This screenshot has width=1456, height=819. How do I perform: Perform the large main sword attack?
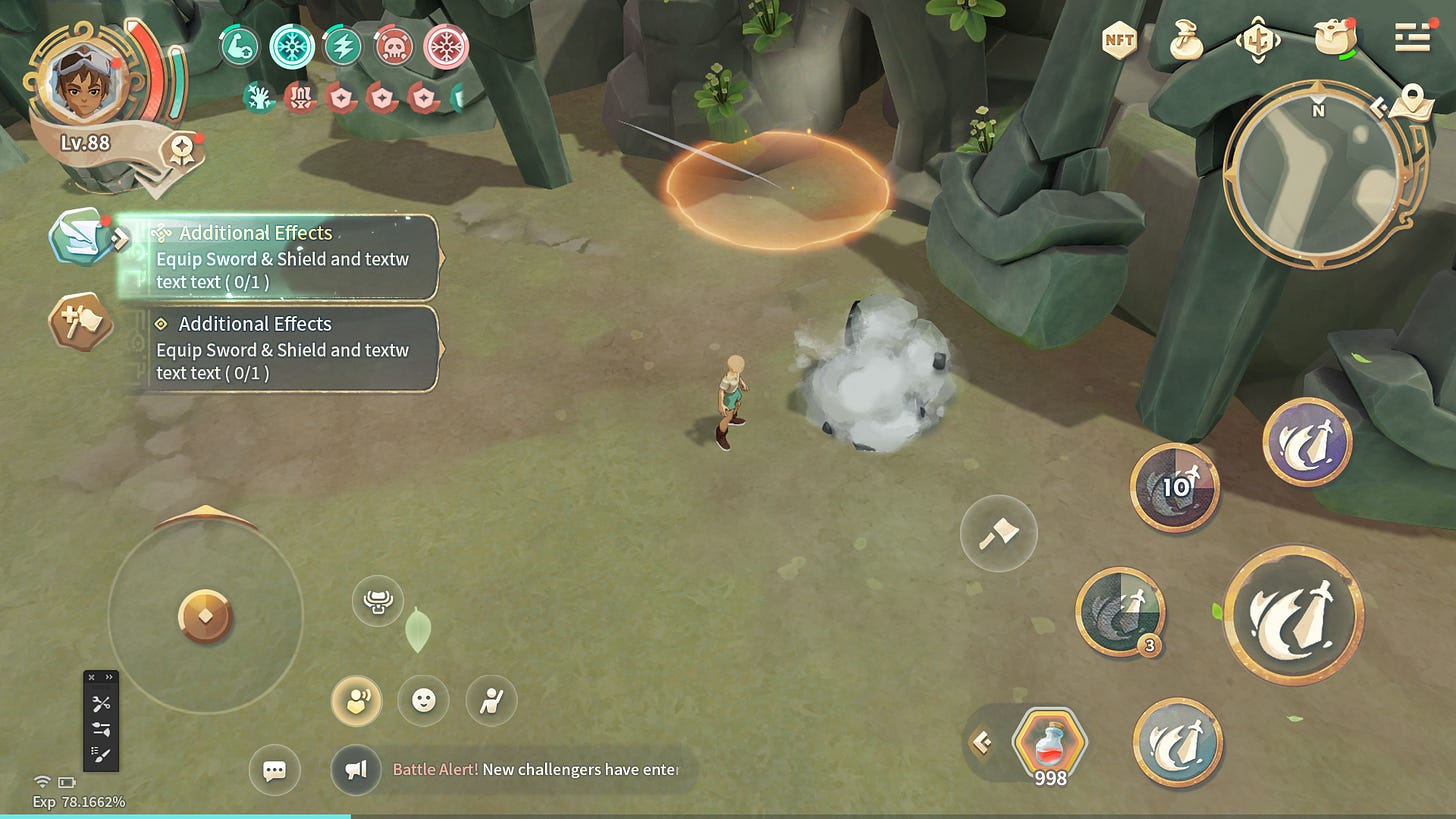coord(1293,614)
